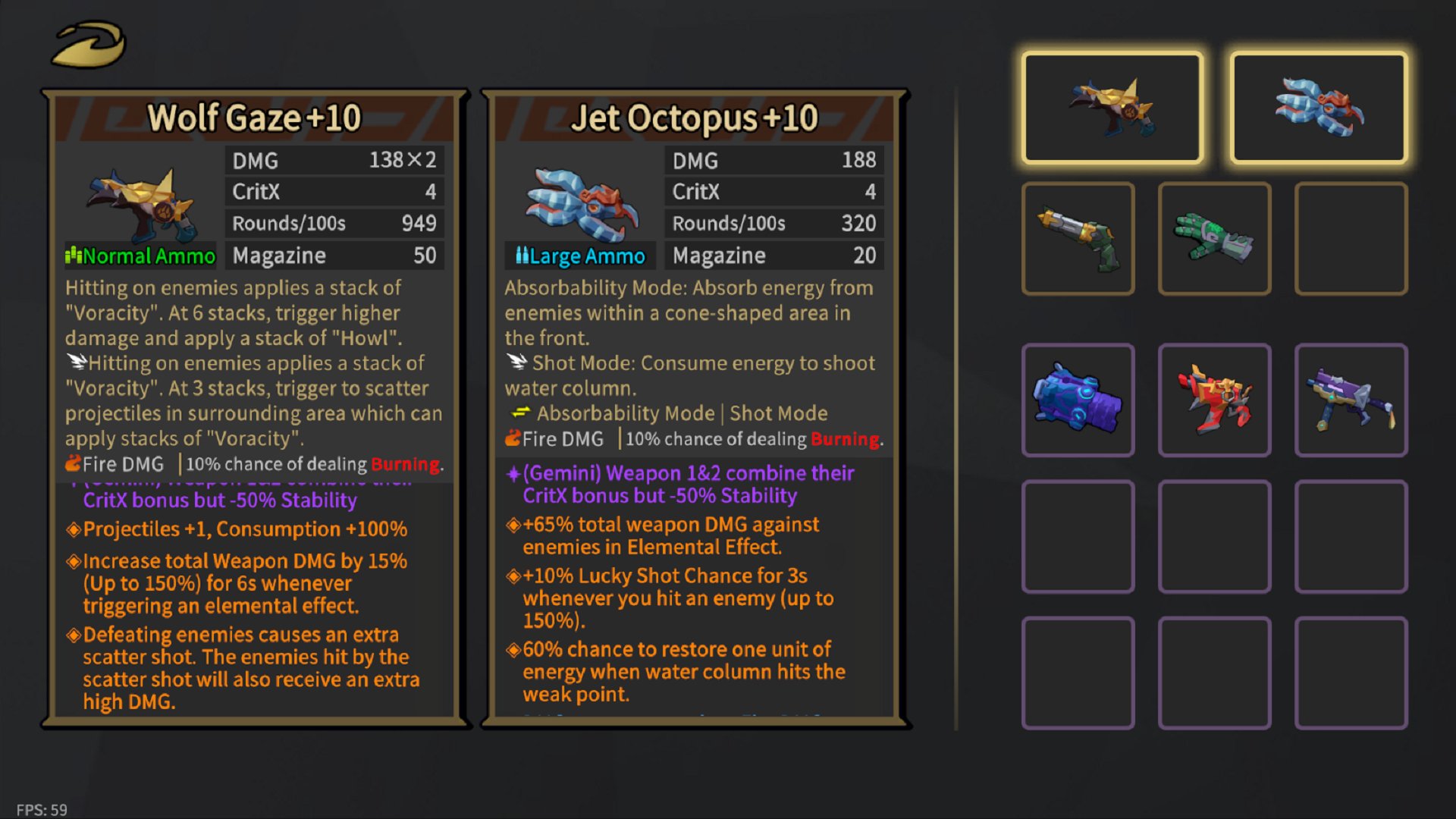Viewport: 1456px width, 819px height.
Task: Select the equipped Jet Octopus weapon slot
Action: (1318, 108)
